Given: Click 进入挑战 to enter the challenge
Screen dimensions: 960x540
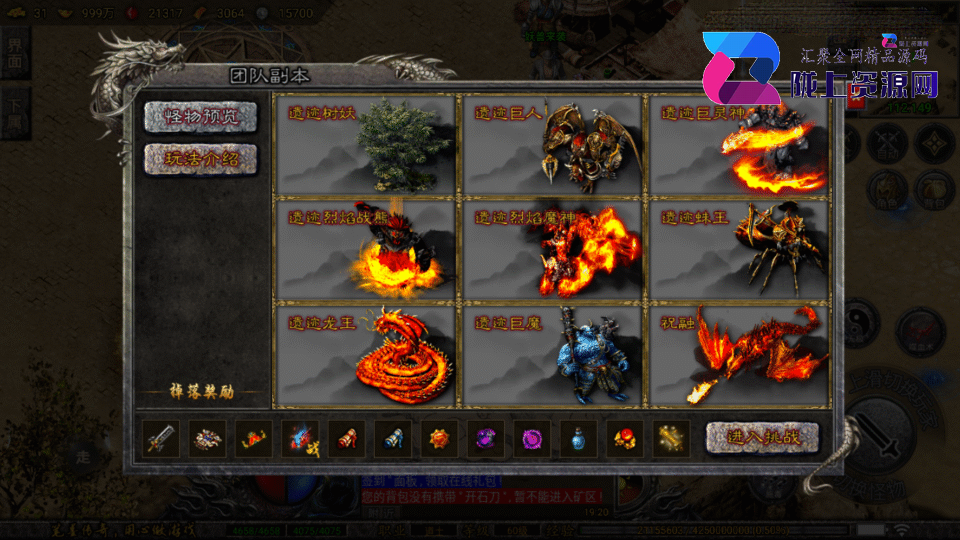Looking at the screenshot, I should pos(762,437).
